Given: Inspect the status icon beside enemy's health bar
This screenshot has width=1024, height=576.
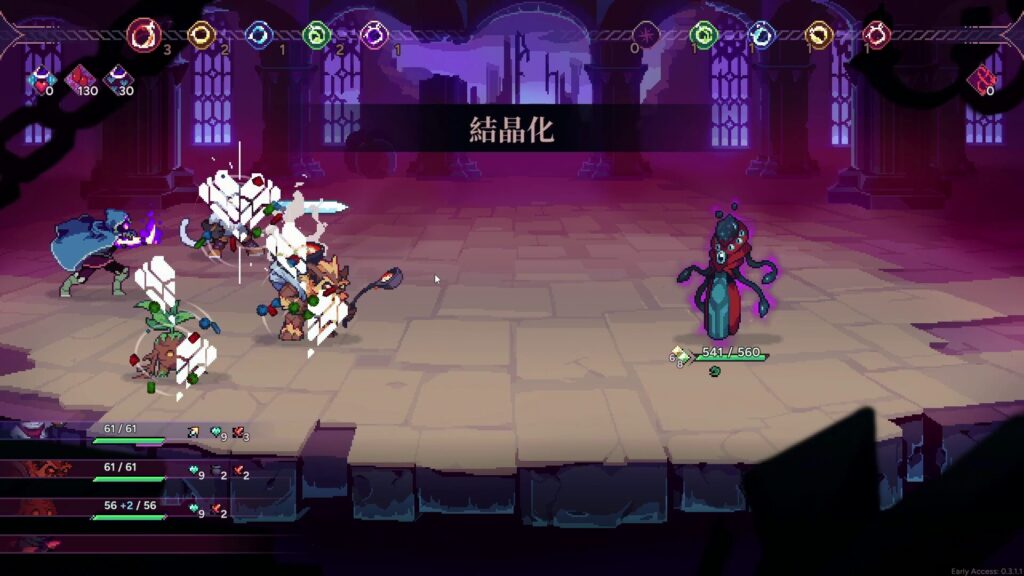Looking at the screenshot, I should [x=680, y=354].
